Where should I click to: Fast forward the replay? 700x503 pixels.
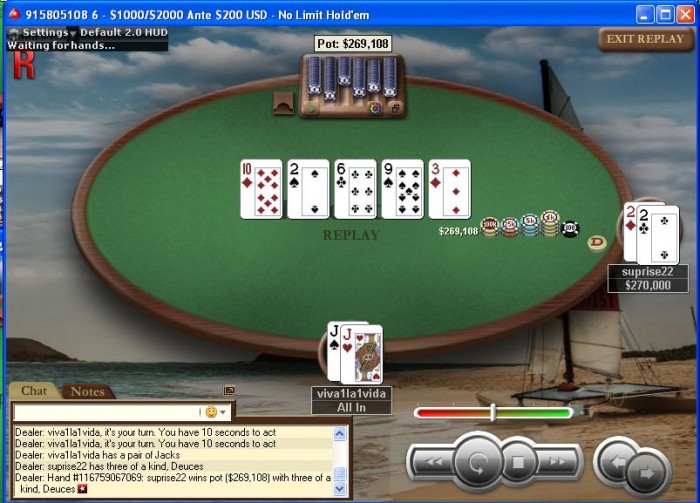(558, 463)
